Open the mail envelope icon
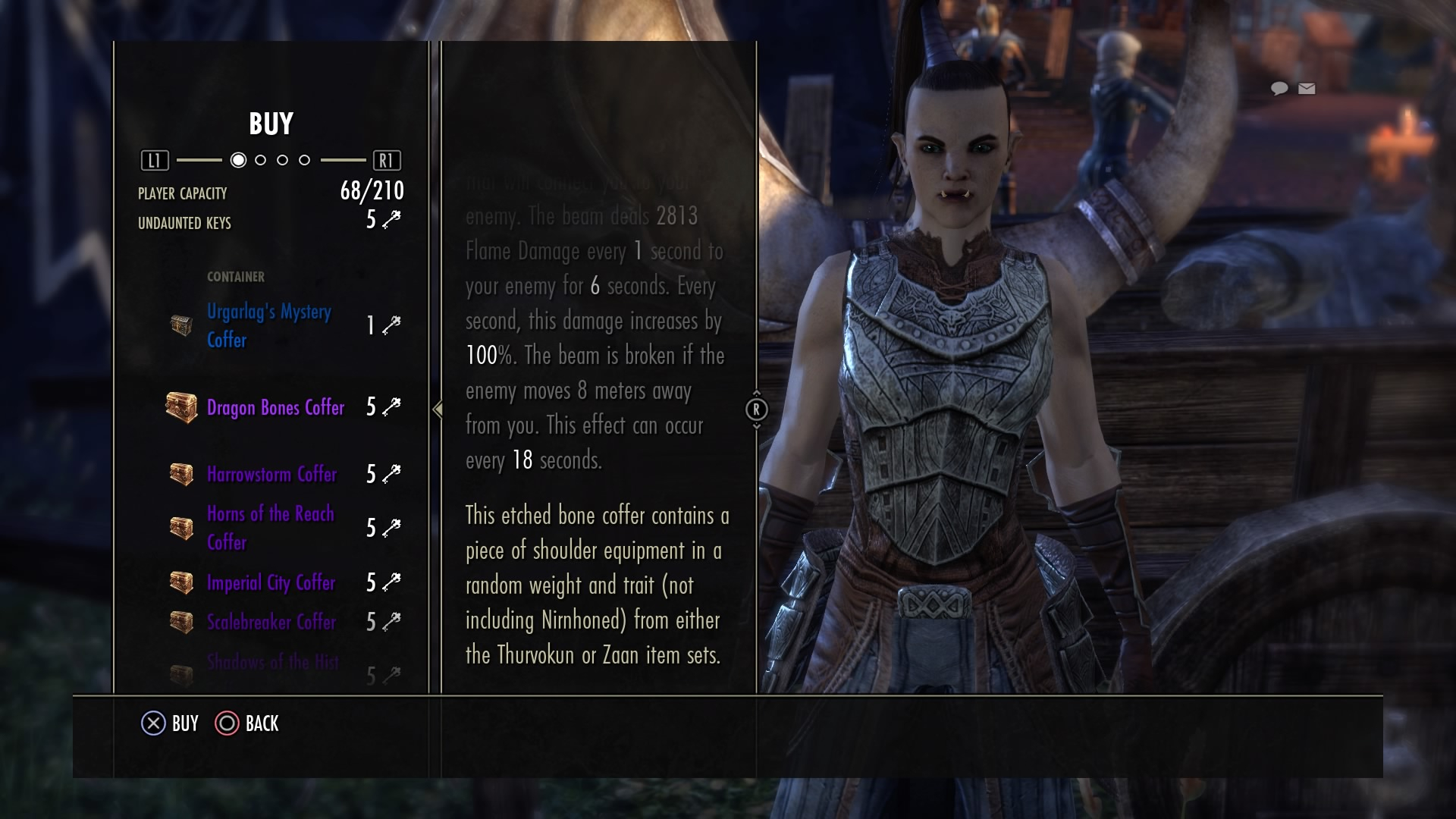The height and width of the screenshot is (819, 1456). (1307, 89)
